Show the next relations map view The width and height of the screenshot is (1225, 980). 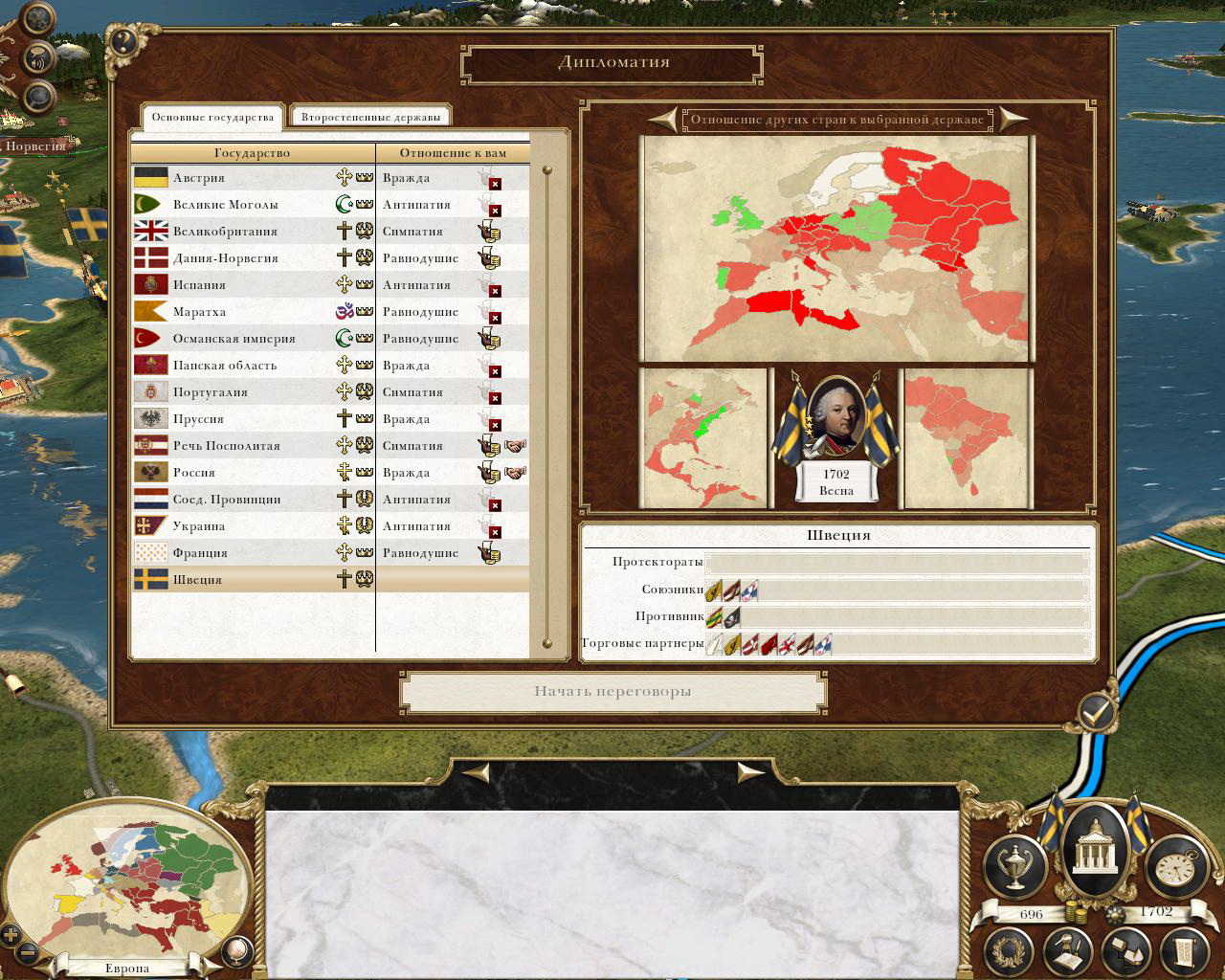(1013, 120)
